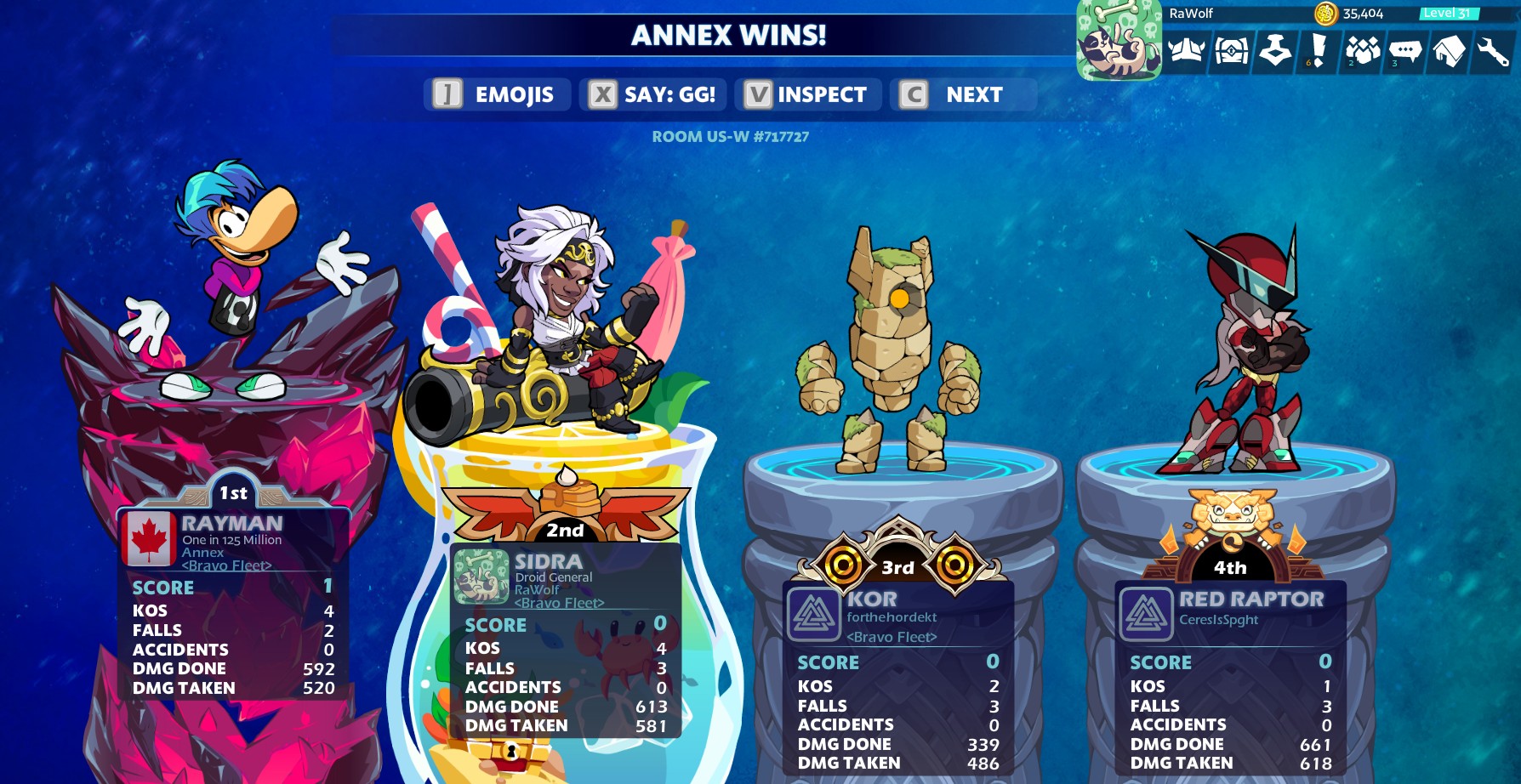This screenshot has height=784, width=1521.
Task: Click RaWolf's cat avatar in top bar
Action: coord(1119,41)
